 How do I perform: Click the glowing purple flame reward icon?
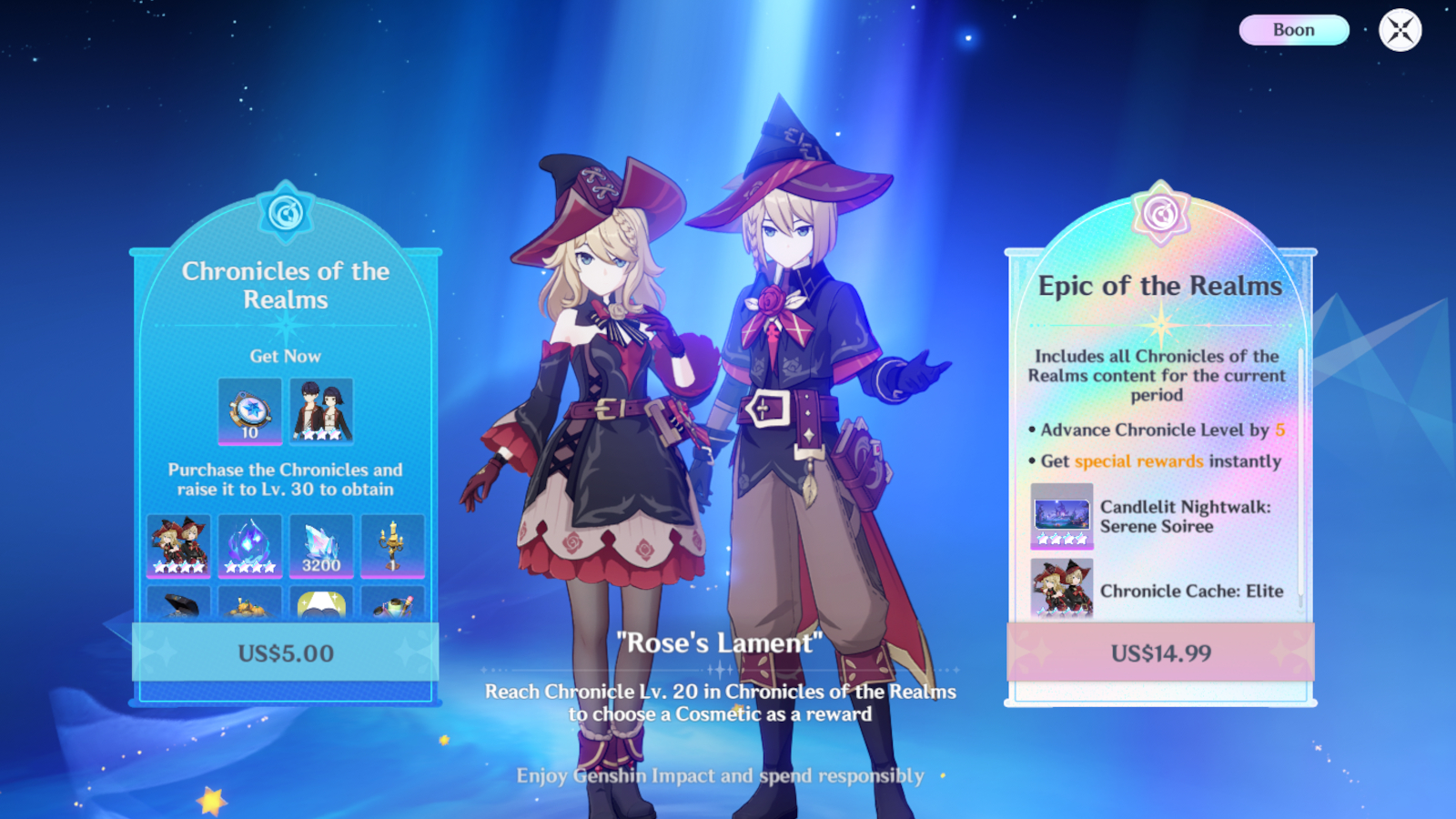point(250,544)
